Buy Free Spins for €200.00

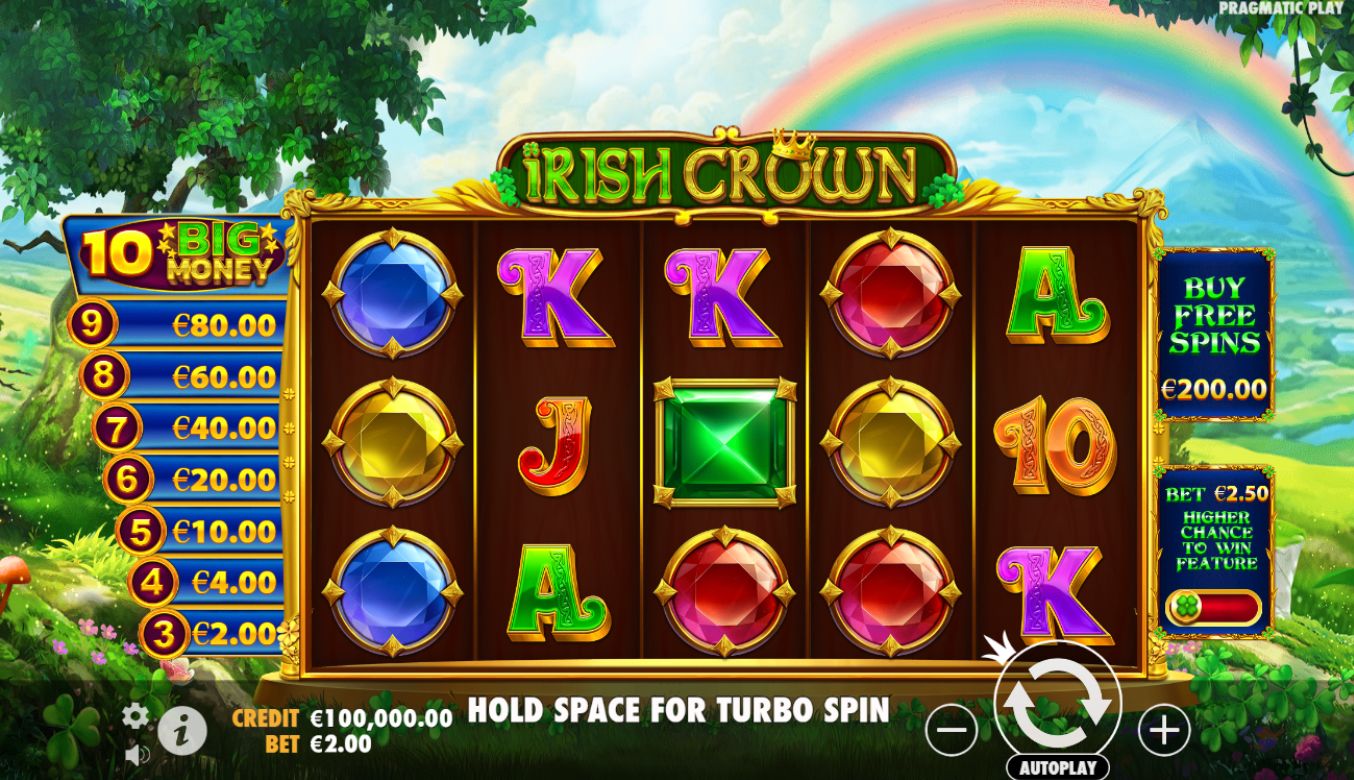pyautogui.click(x=1214, y=335)
